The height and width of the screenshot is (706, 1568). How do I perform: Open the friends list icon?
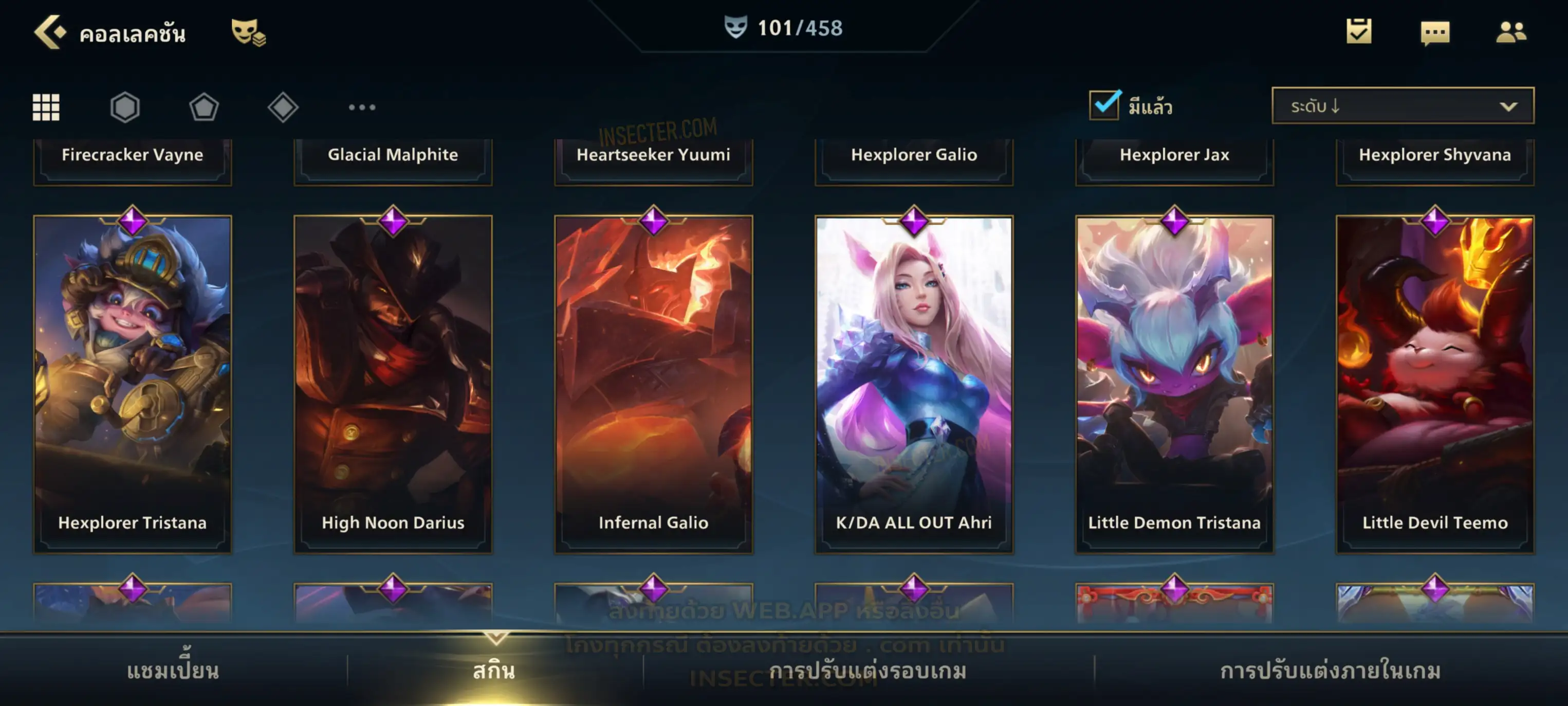click(1510, 32)
